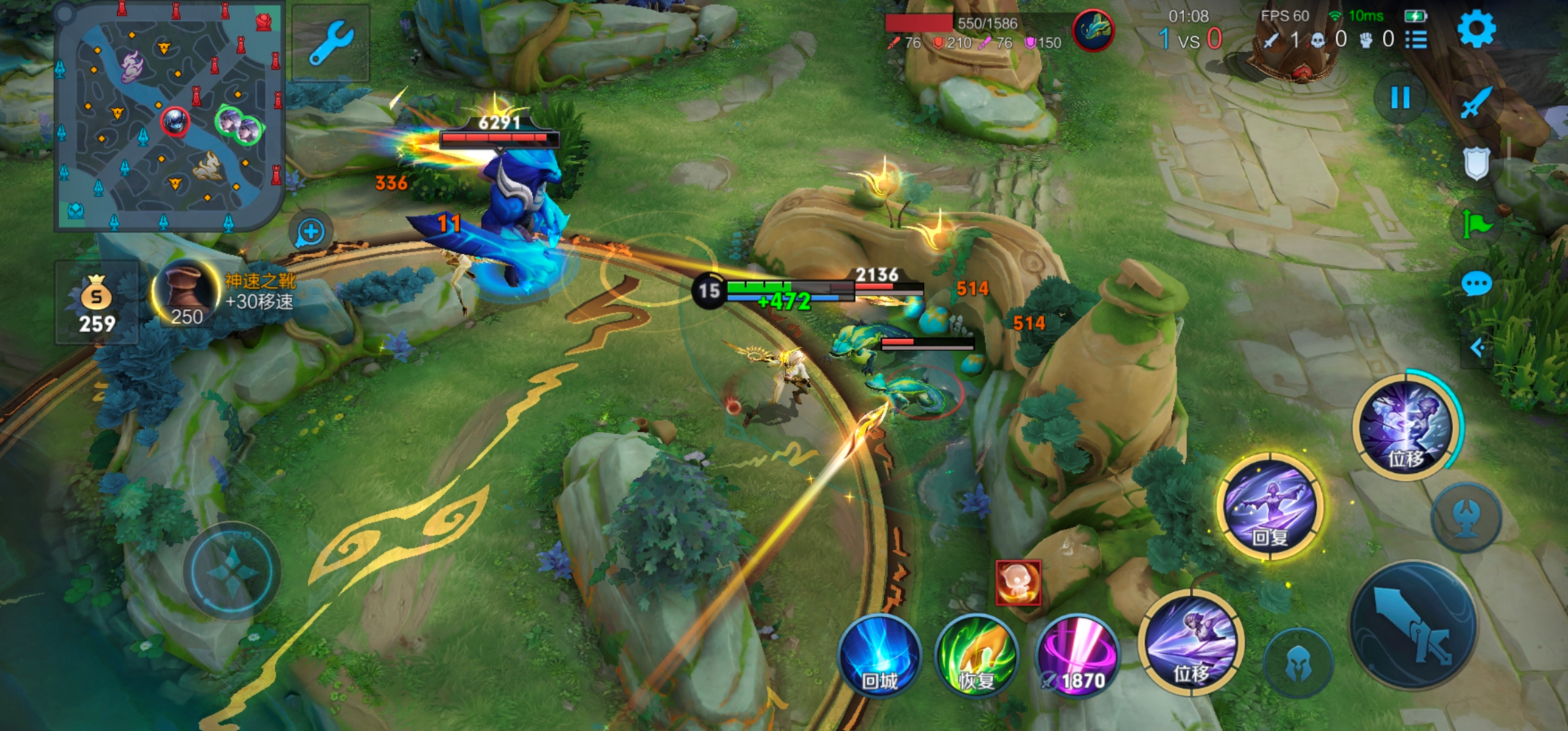Click the magnifier plus button beside the minimap

[x=311, y=232]
